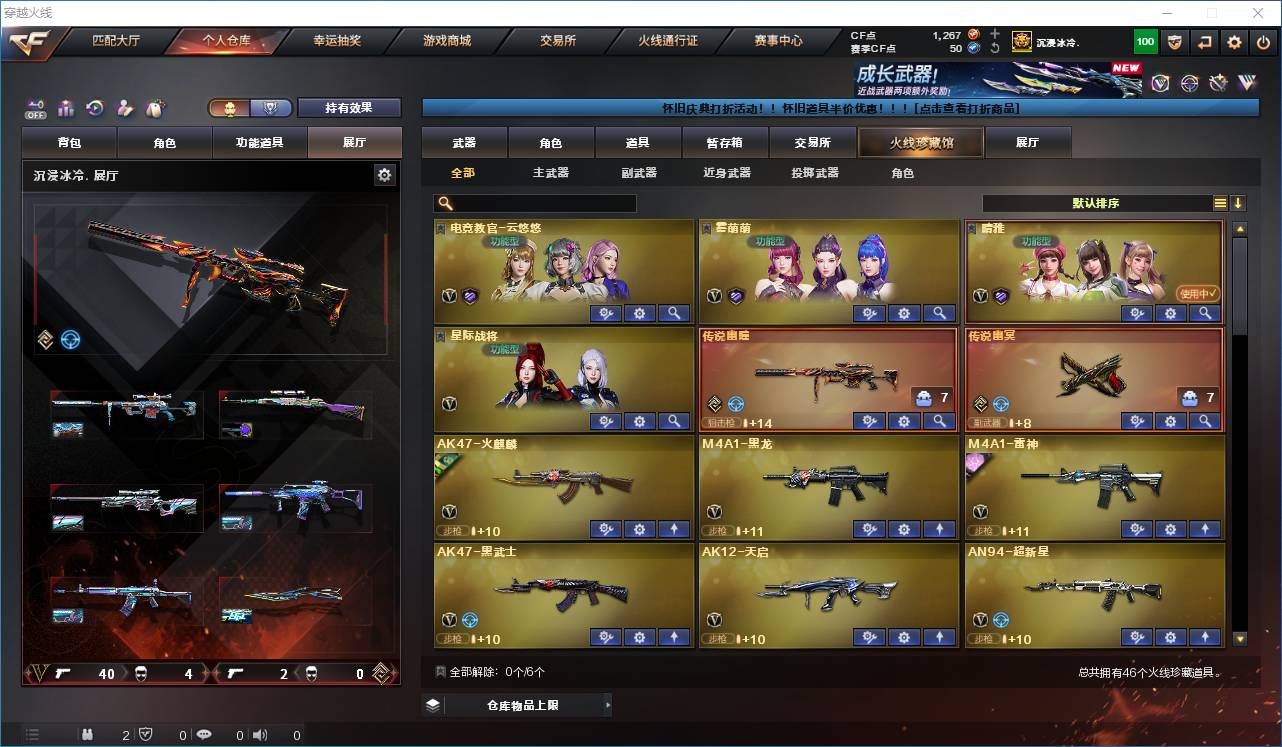The width and height of the screenshot is (1282, 747).
Task: Click the wrench repair icon in top-right banner row
Action: click(x=1218, y=84)
